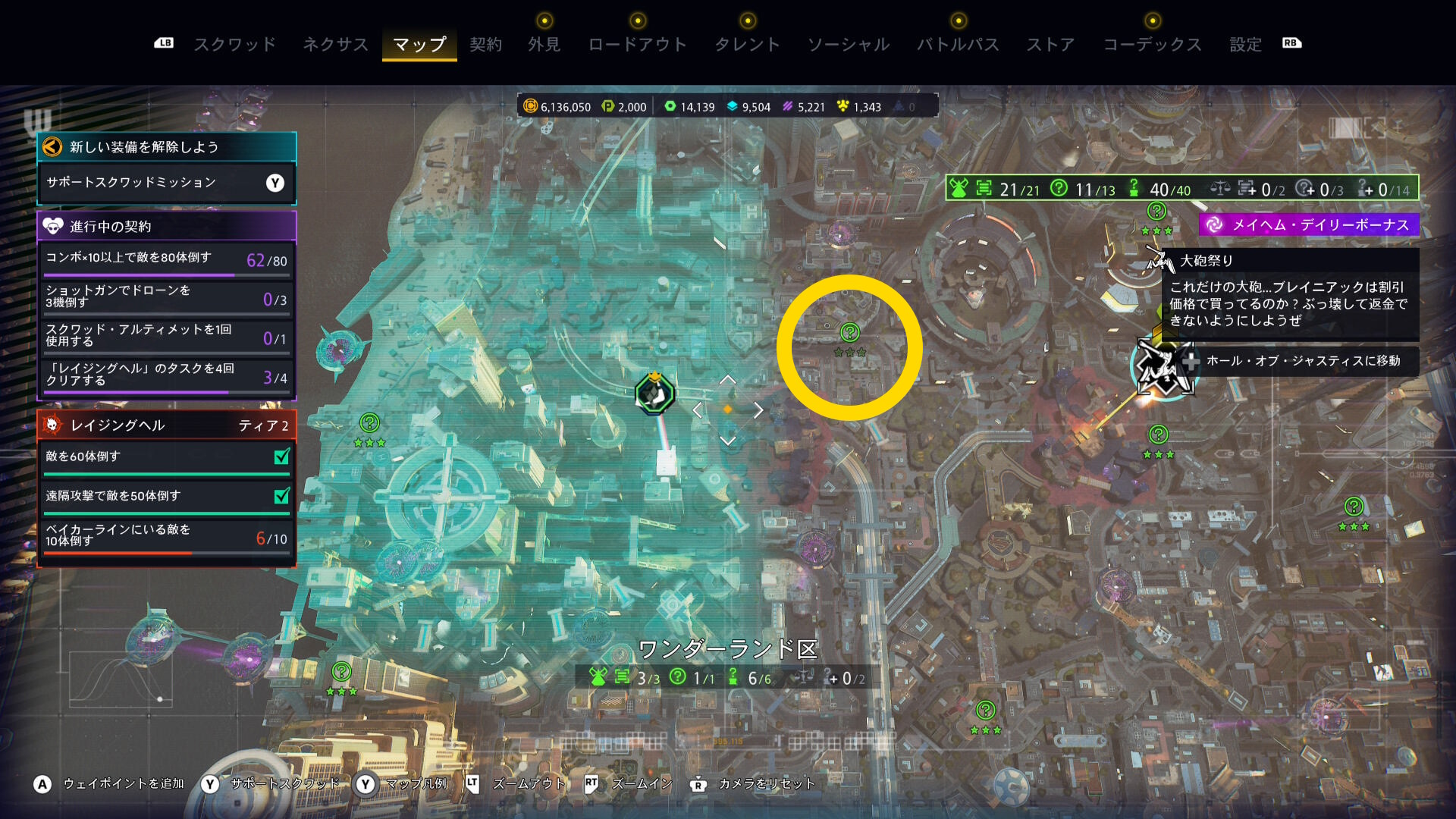Select the マップ tab
1456x819 pixels.
(419, 45)
